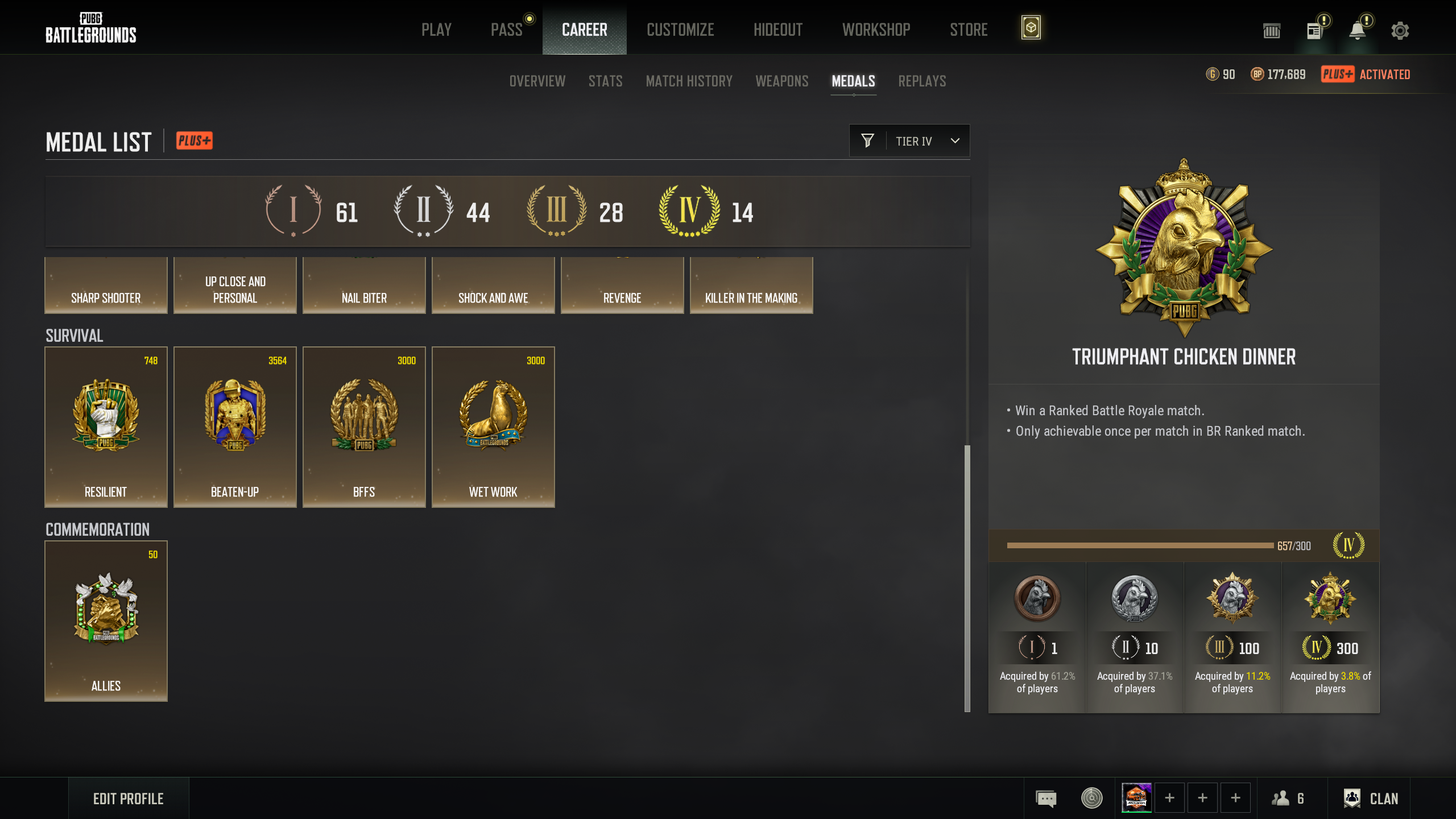Open the Workshop menu
Screen dimensions: 1456x819
876,30
